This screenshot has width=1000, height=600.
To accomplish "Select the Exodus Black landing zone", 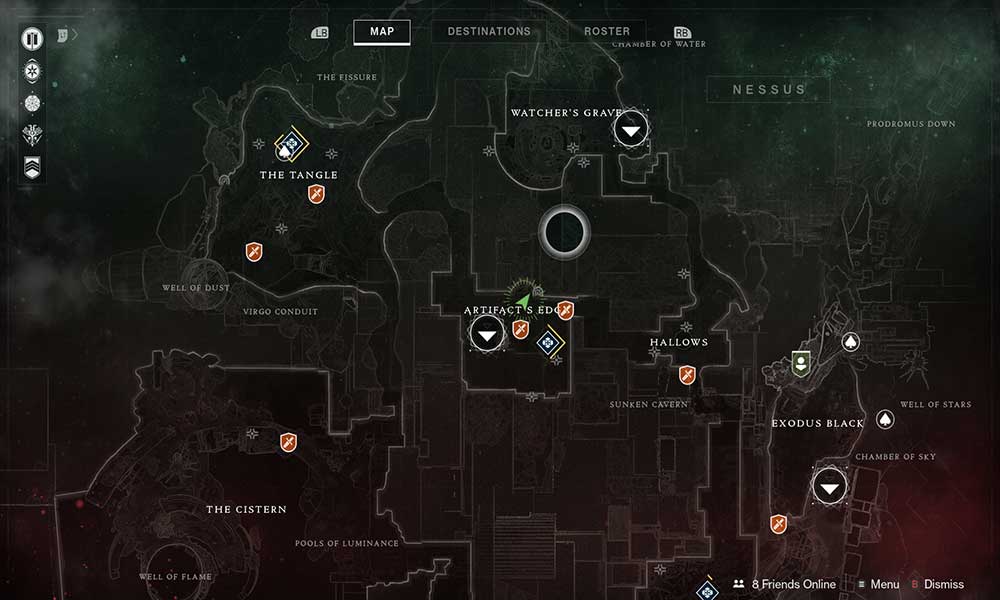I will [x=829, y=487].
